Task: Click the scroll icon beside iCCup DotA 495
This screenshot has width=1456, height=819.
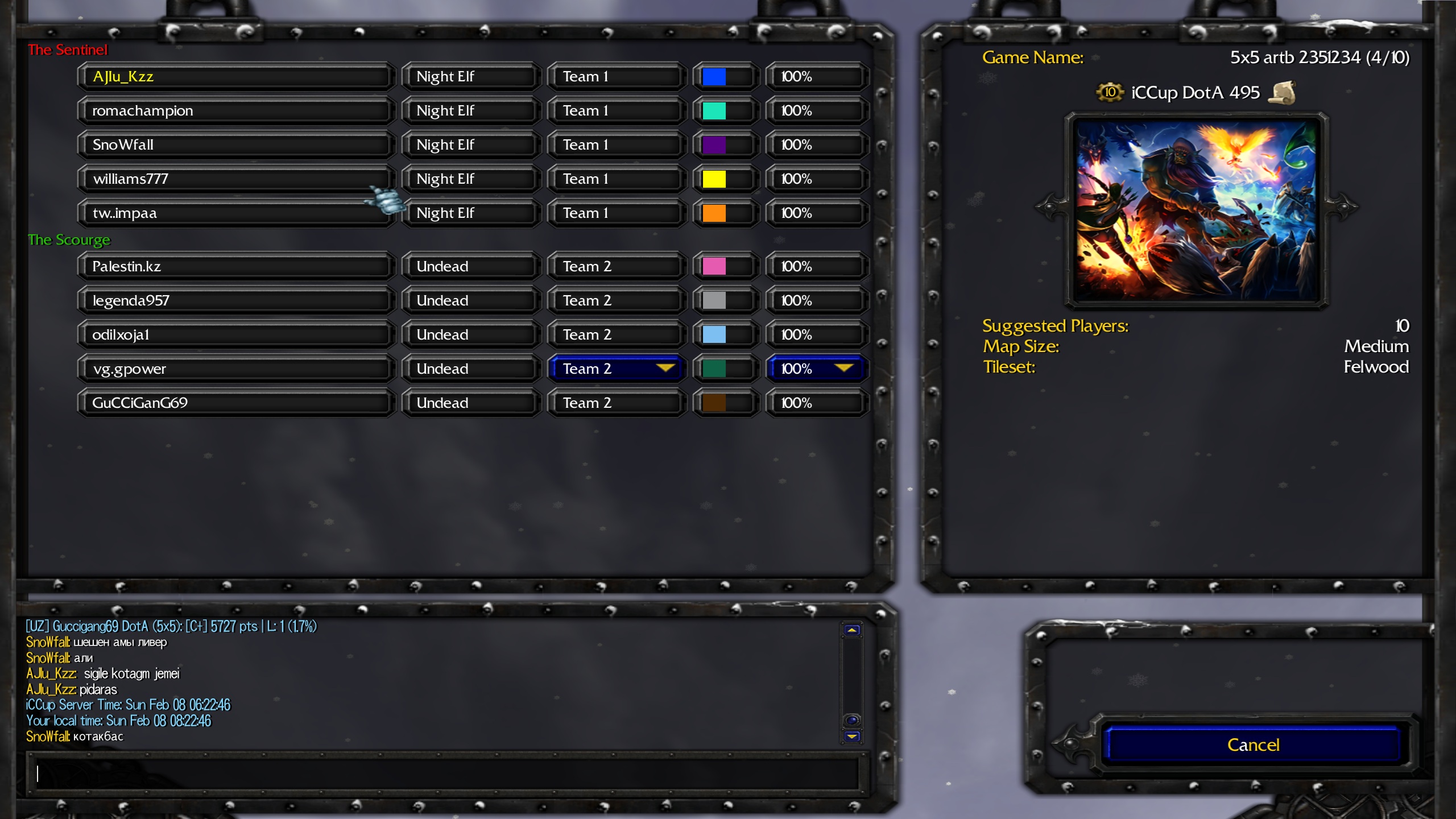Action: tap(1282, 92)
